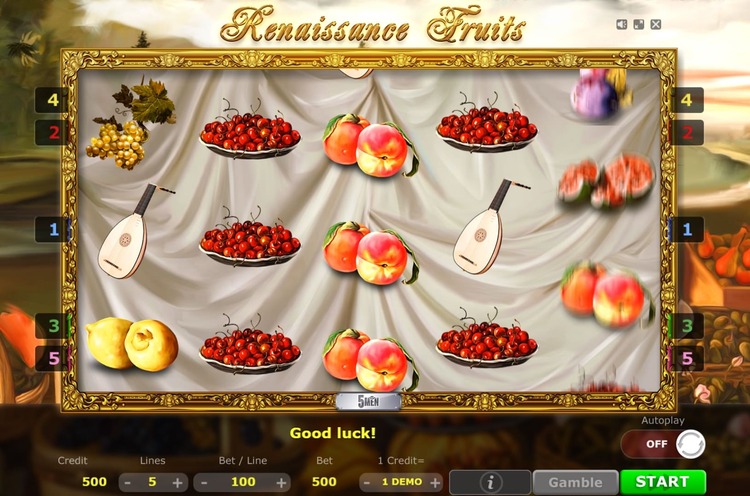Open the Gamble feature

(x=575, y=482)
